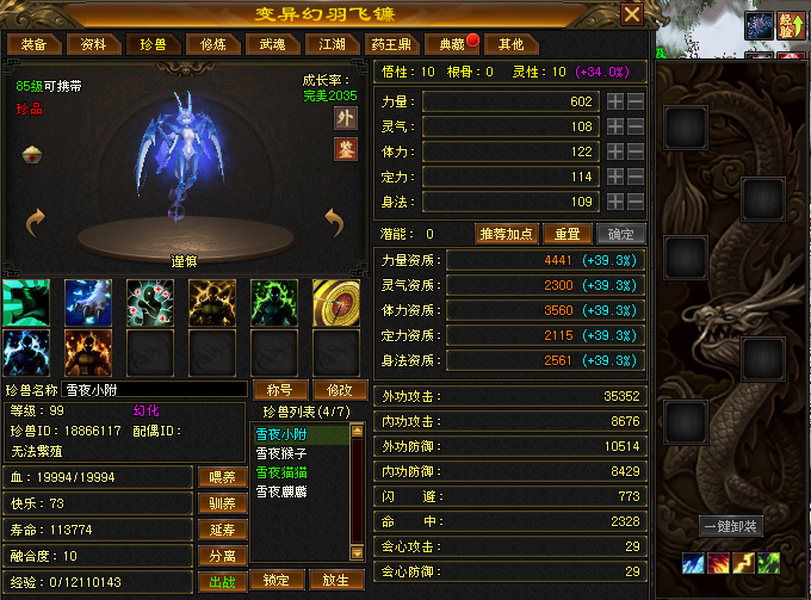The image size is (811, 600).
Task: Choose 雪夜麒麟 from the pet list
Action: (281, 491)
